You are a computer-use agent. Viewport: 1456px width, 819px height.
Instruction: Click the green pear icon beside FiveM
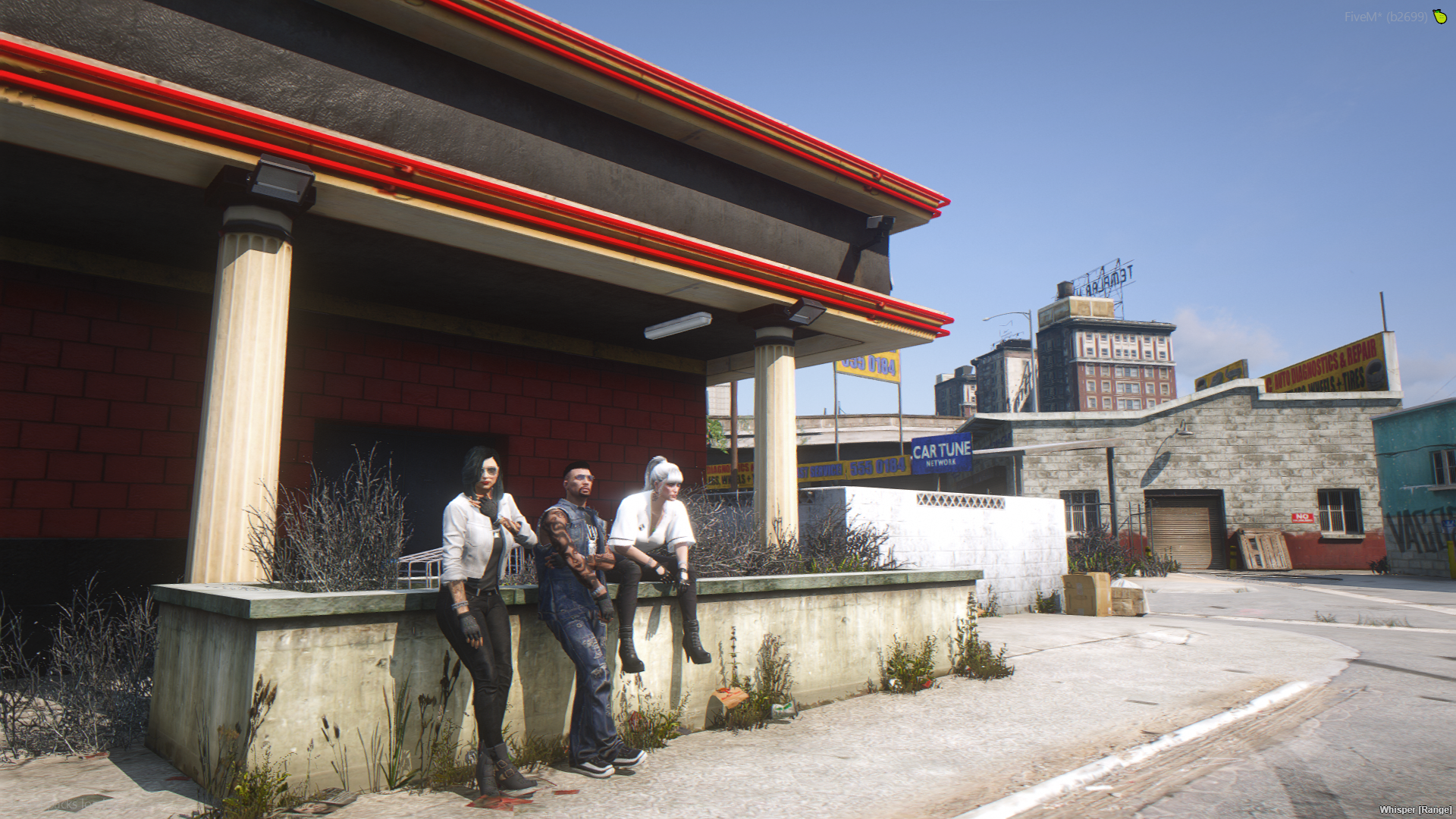coord(1439,17)
